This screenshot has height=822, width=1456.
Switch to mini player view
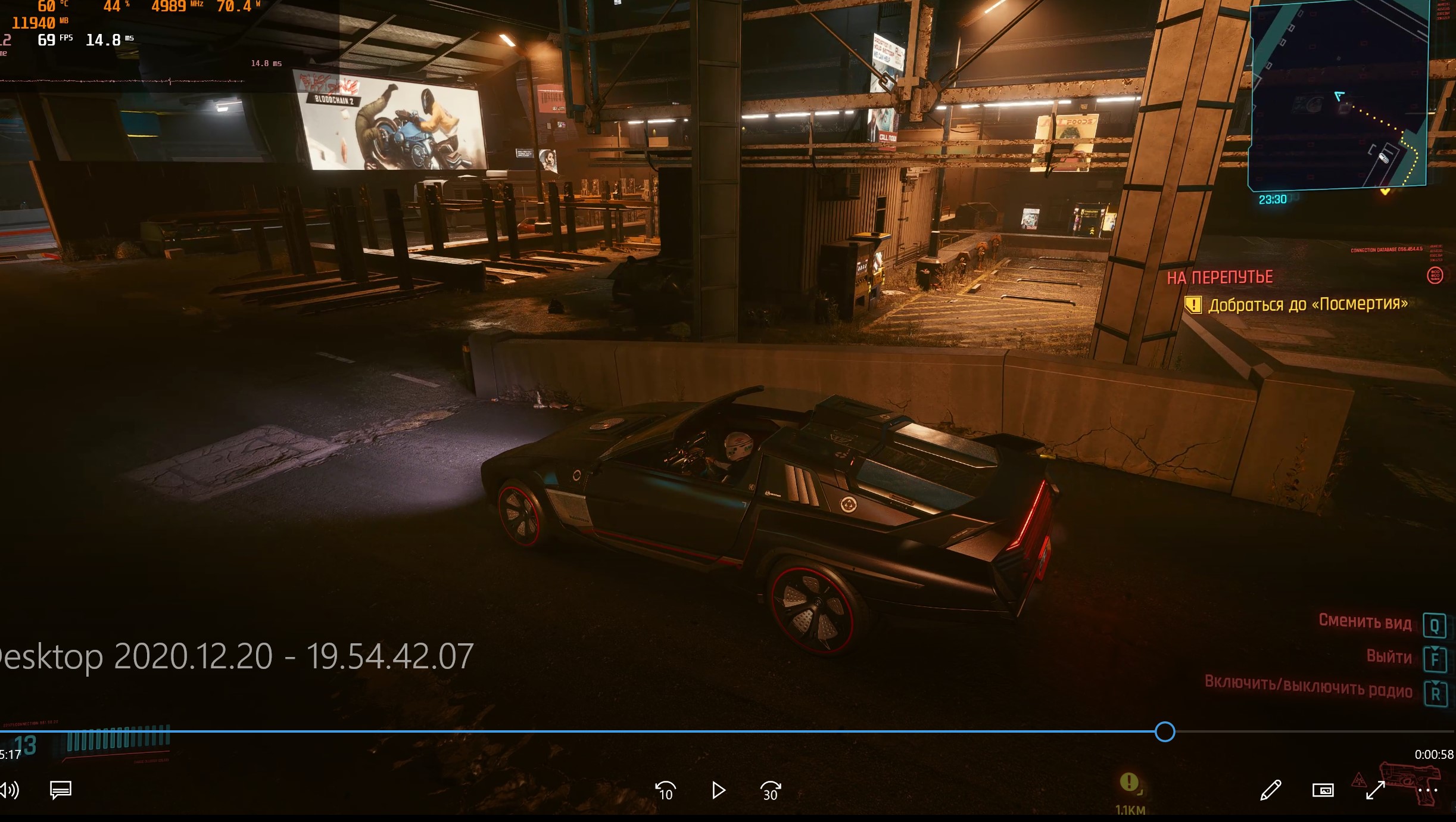tap(1323, 790)
